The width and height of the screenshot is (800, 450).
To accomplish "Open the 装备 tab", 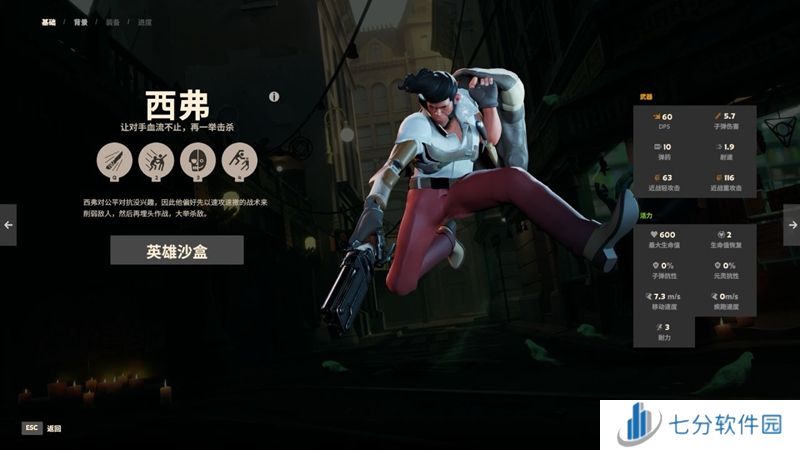I will [x=111, y=20].
